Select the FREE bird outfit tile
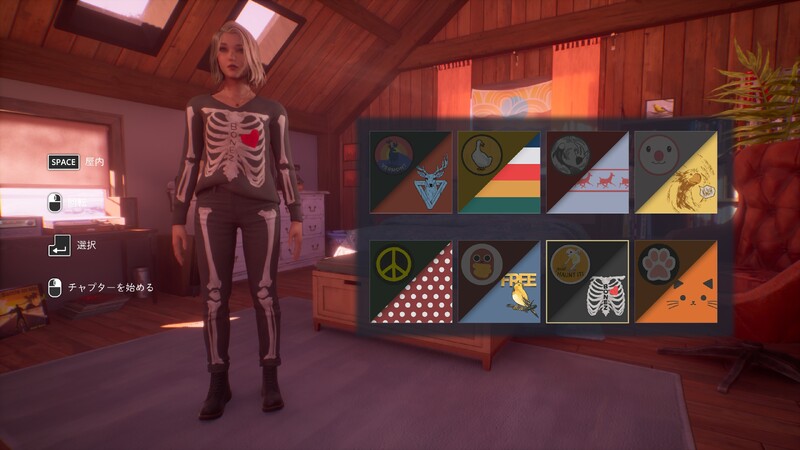This screenshot has height=450, width=800. coord(499,282)
